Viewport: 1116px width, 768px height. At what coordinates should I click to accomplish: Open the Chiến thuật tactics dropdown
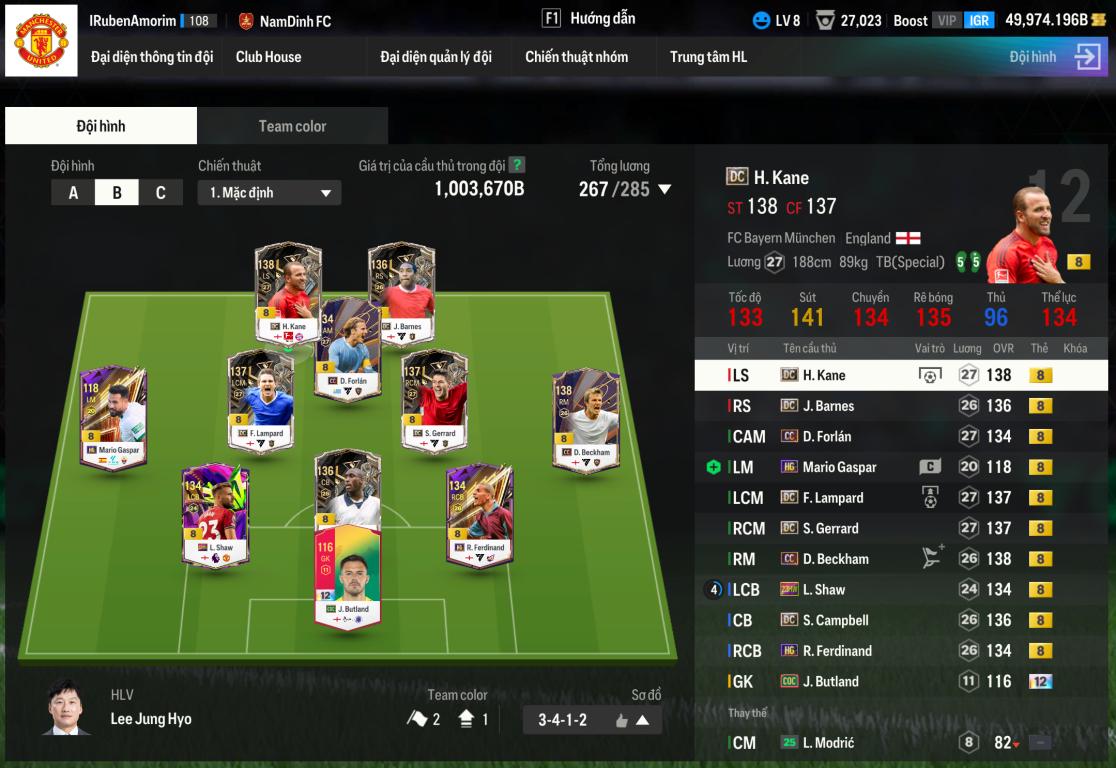pyautogui.click(x=269, y=193)
